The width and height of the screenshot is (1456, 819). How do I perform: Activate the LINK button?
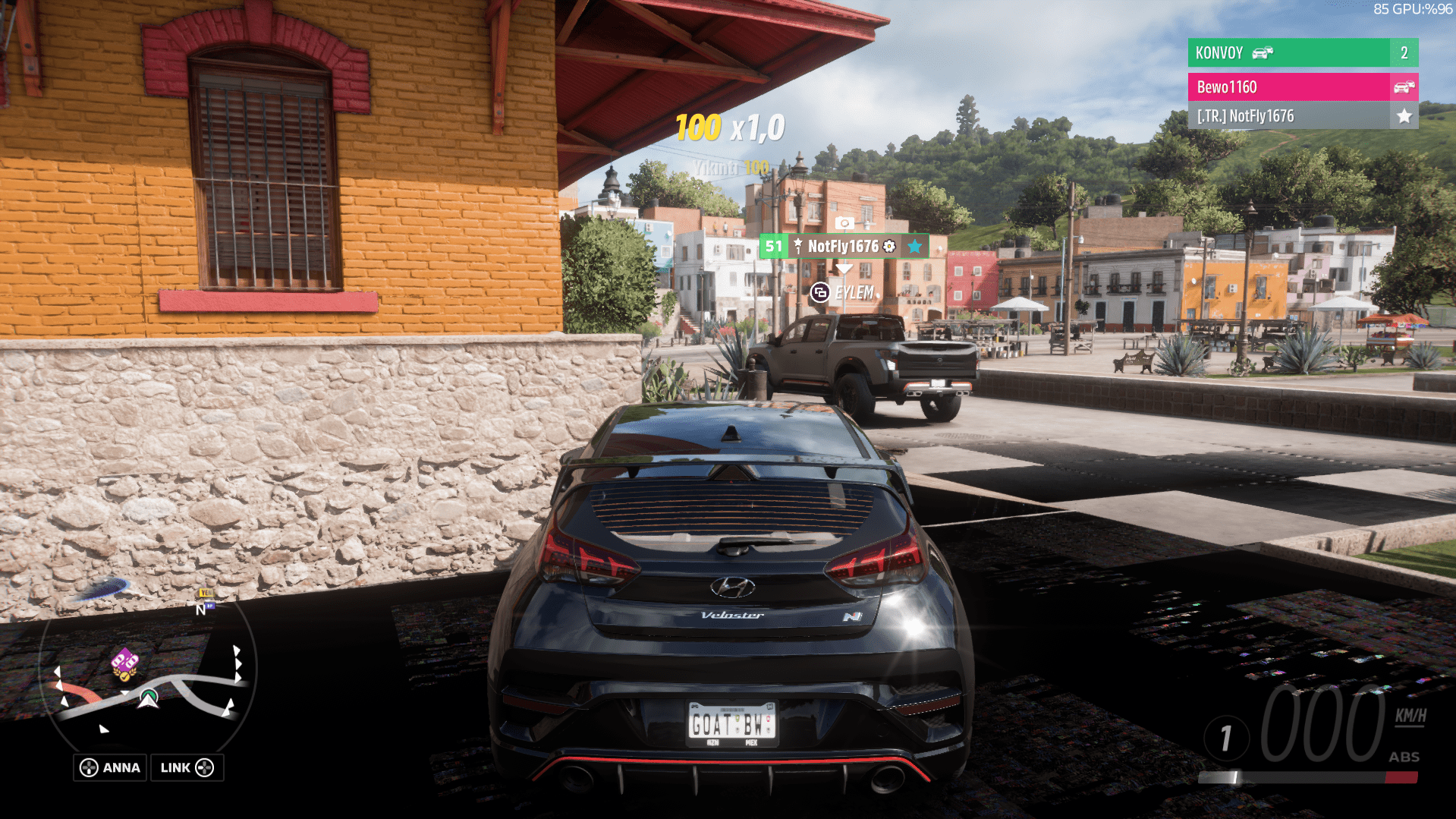coord(187,767)
